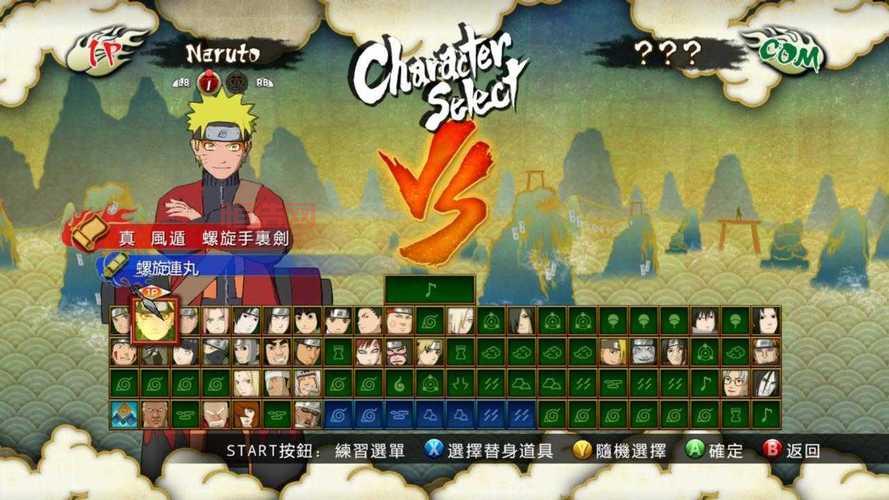
Task: Select blonde Temari's character tile
Action: tap(430, 352)
